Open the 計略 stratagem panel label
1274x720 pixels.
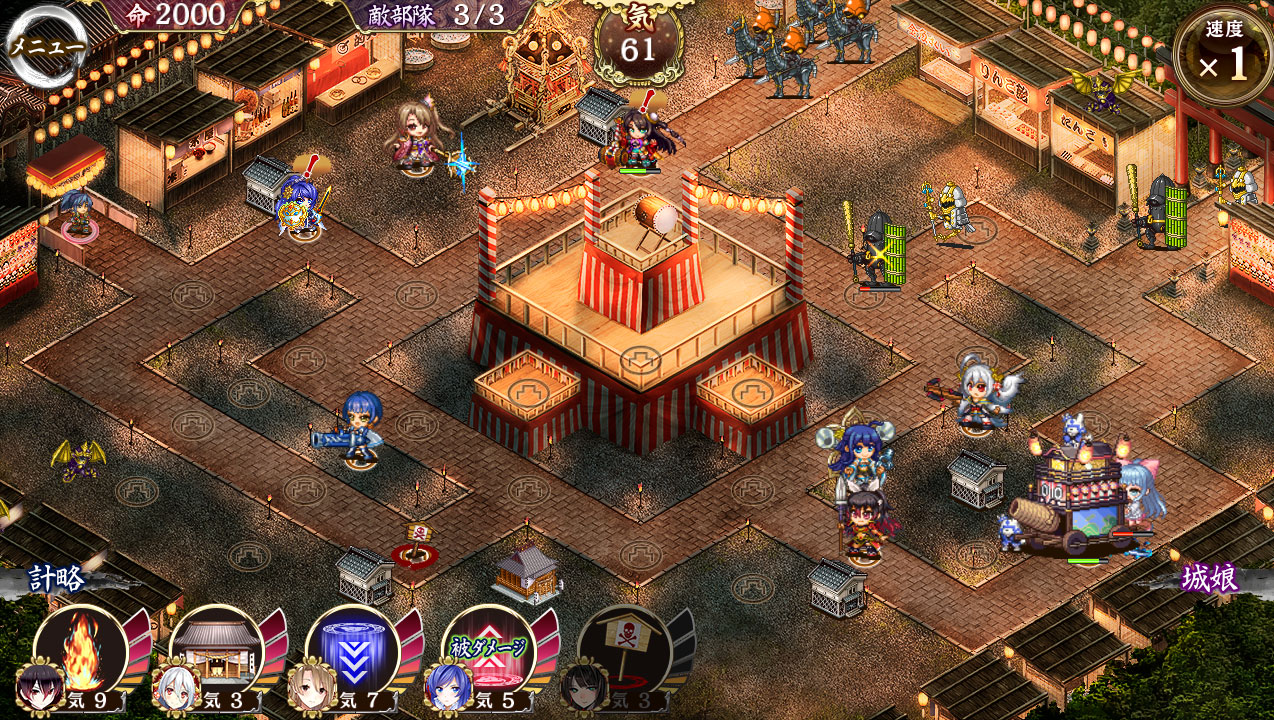click(57, 578)
